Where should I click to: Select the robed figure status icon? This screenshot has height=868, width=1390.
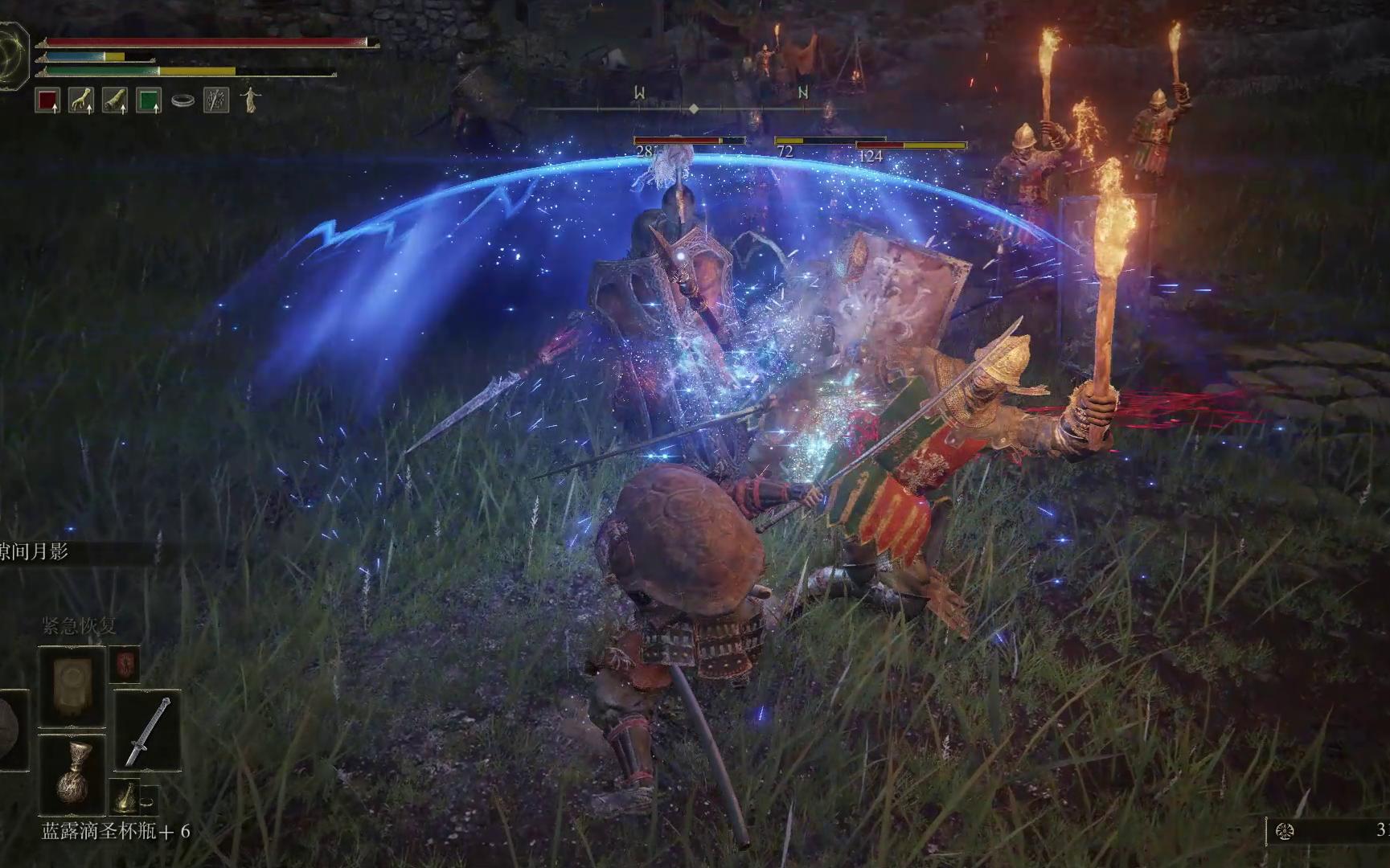[x=251, y=100]
